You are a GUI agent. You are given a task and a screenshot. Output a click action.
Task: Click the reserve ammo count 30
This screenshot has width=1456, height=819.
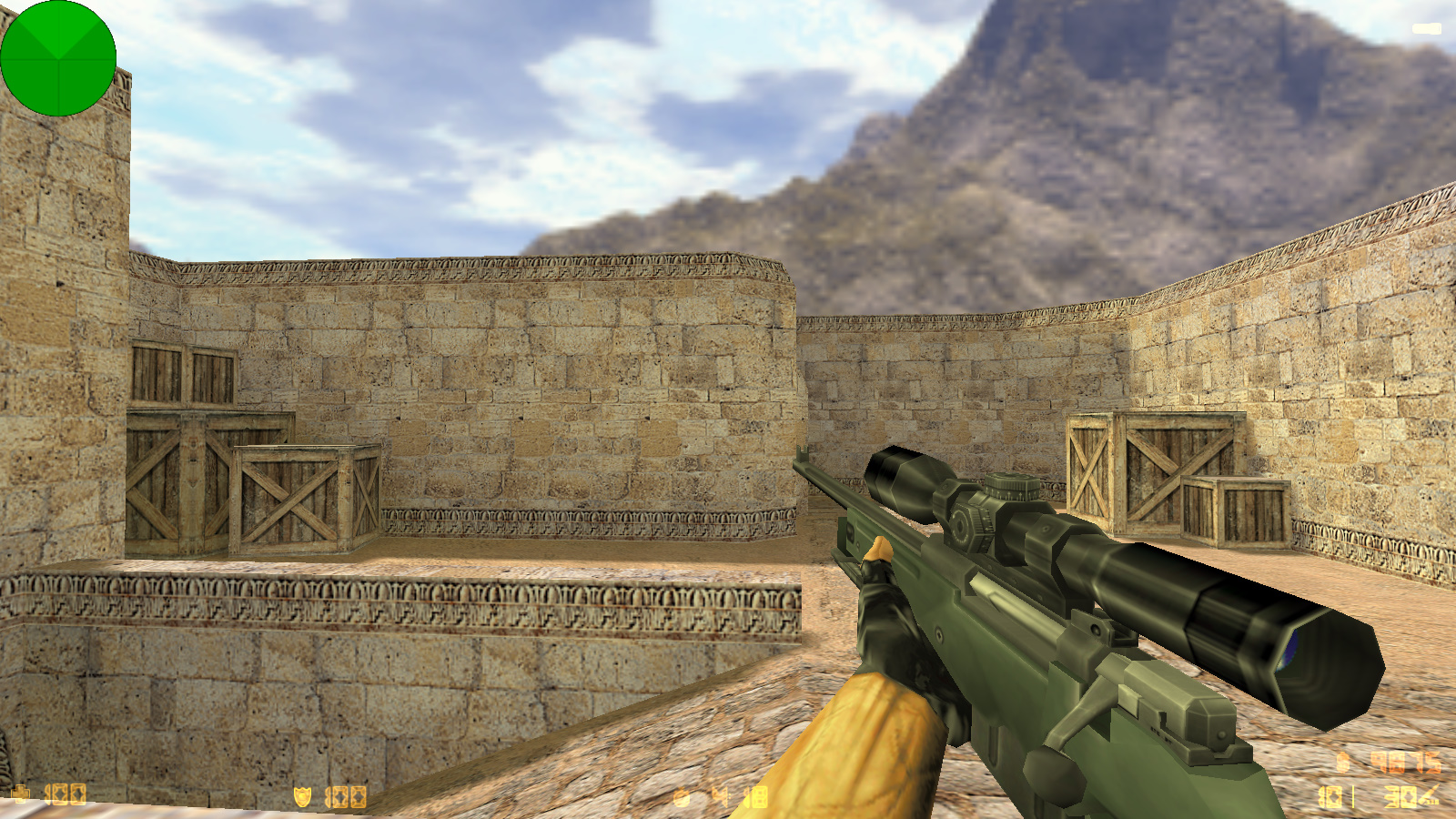[1398, 797]
